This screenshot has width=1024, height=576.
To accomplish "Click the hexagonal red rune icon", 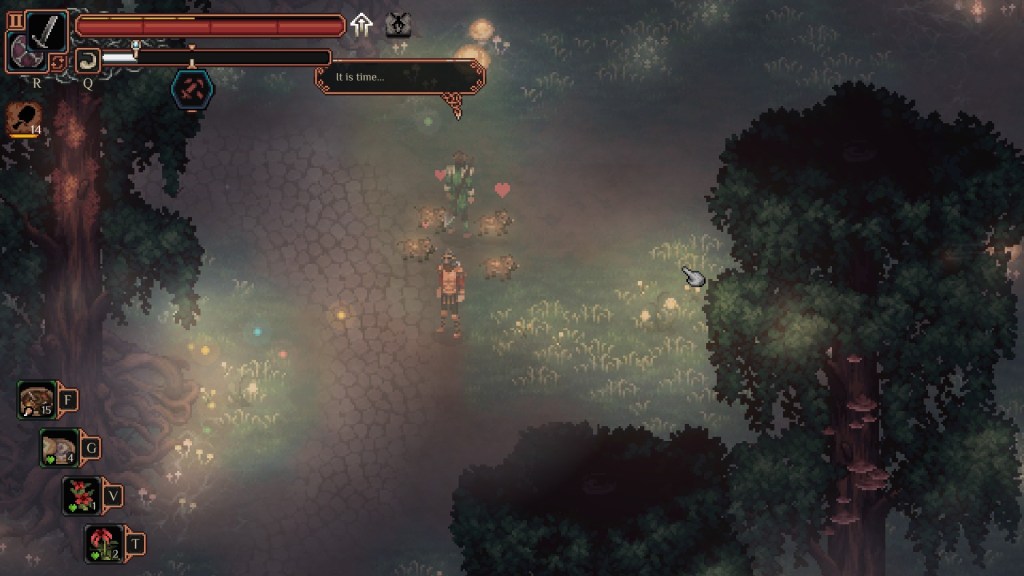I will [192, 89].
